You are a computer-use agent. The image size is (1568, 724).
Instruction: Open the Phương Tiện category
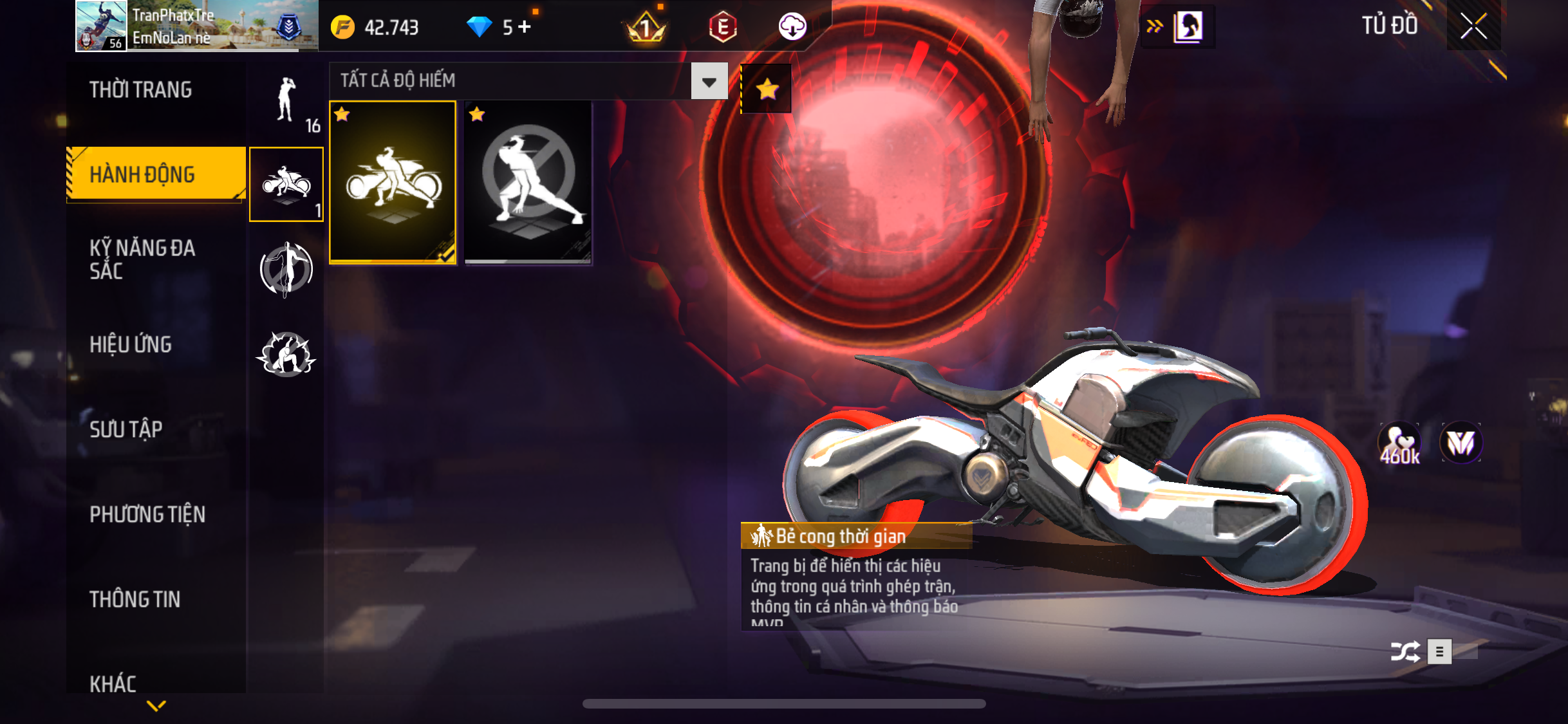(x=147, y=514)
